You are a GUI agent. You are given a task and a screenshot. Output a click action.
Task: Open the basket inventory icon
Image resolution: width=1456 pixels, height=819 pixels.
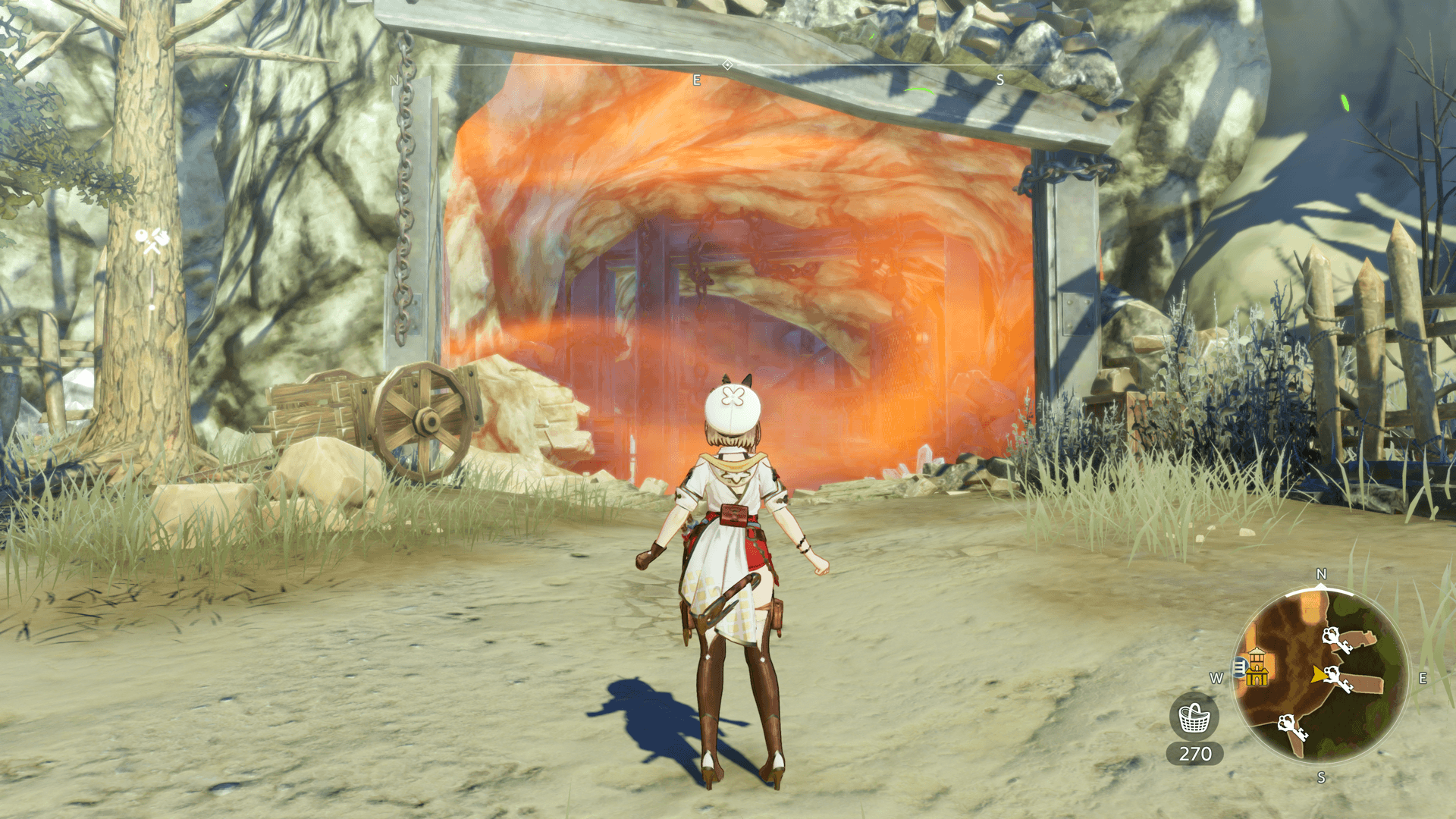tap(1194, 717)
